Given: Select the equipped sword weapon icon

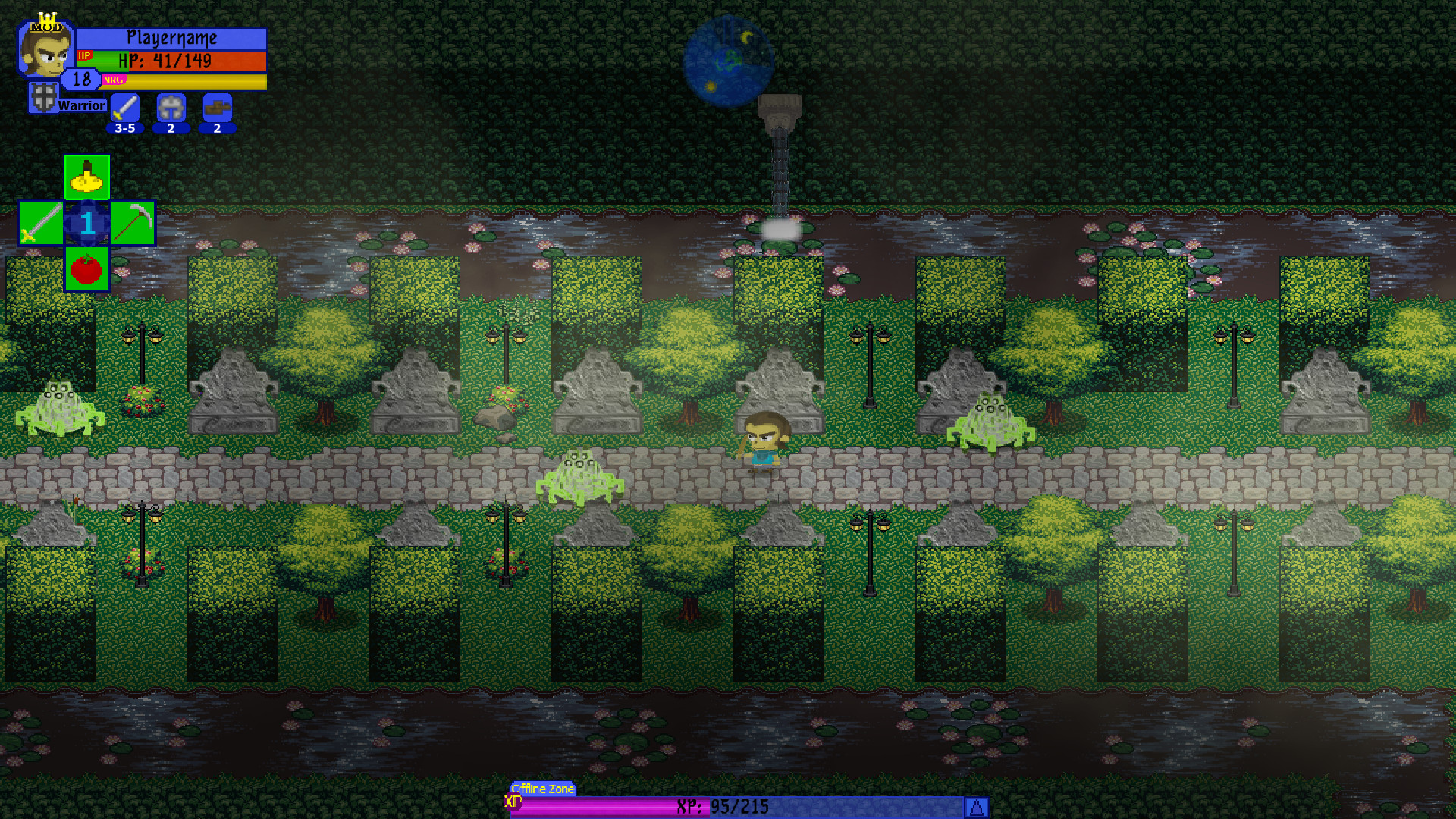Looking at the screenshot, I should tap(124, 108).
